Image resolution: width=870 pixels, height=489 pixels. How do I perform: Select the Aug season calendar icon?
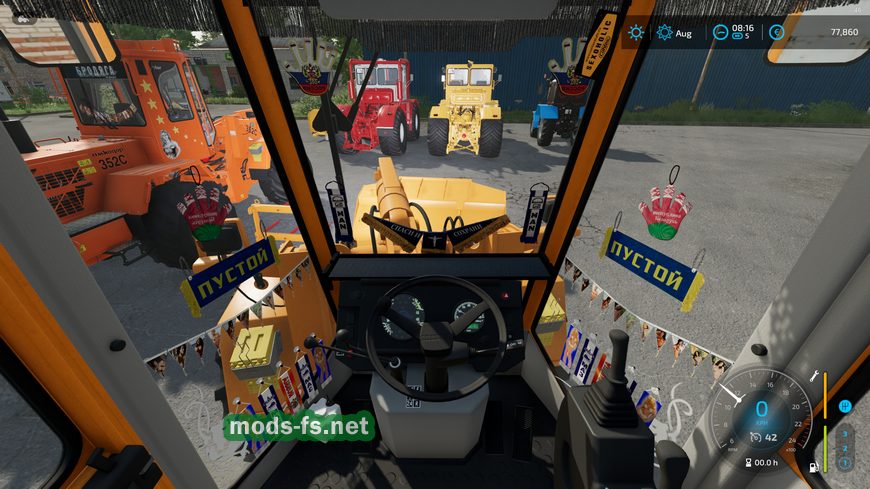[664, 33]
